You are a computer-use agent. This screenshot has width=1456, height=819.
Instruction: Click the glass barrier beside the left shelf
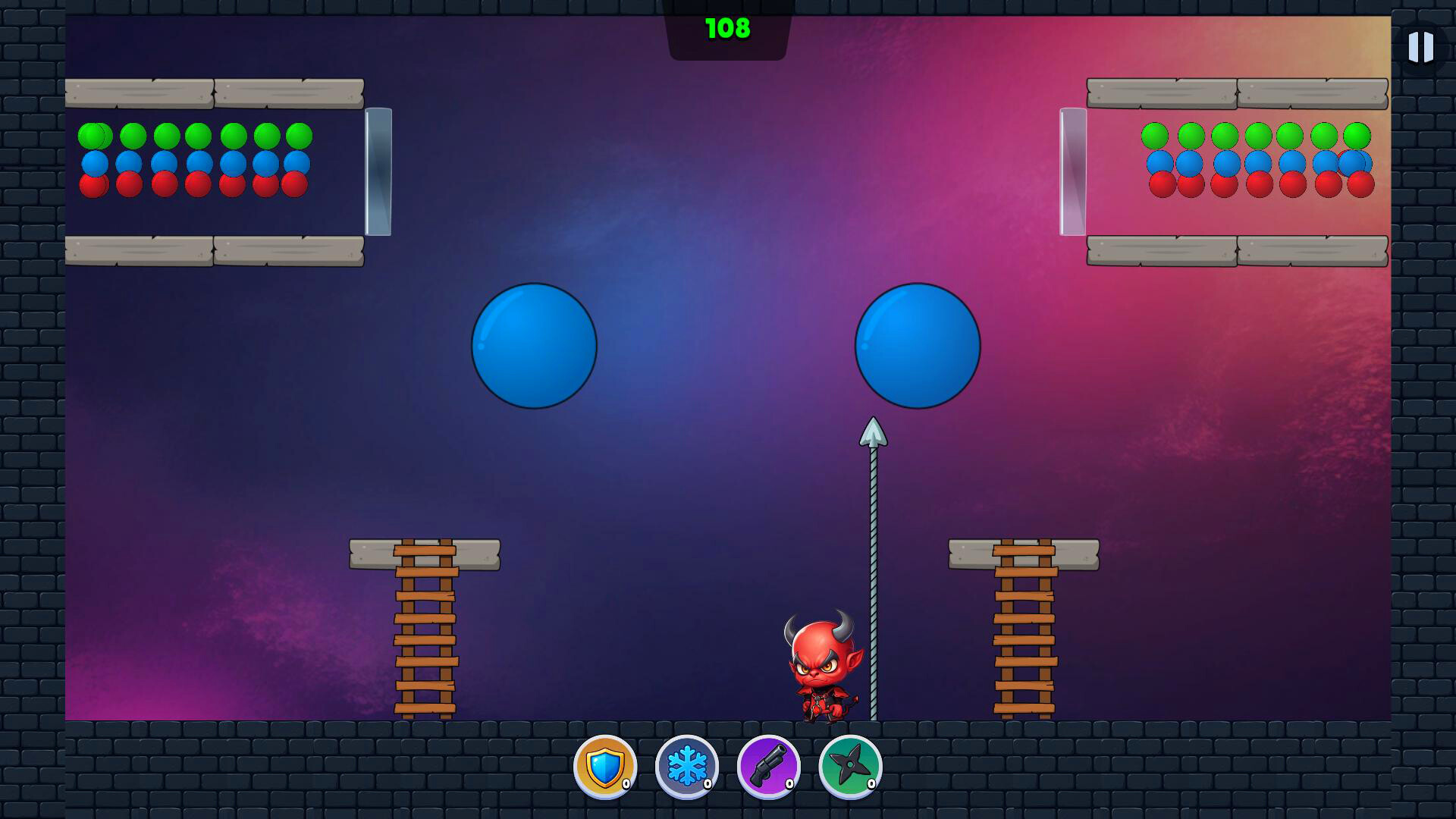[378, 171]
